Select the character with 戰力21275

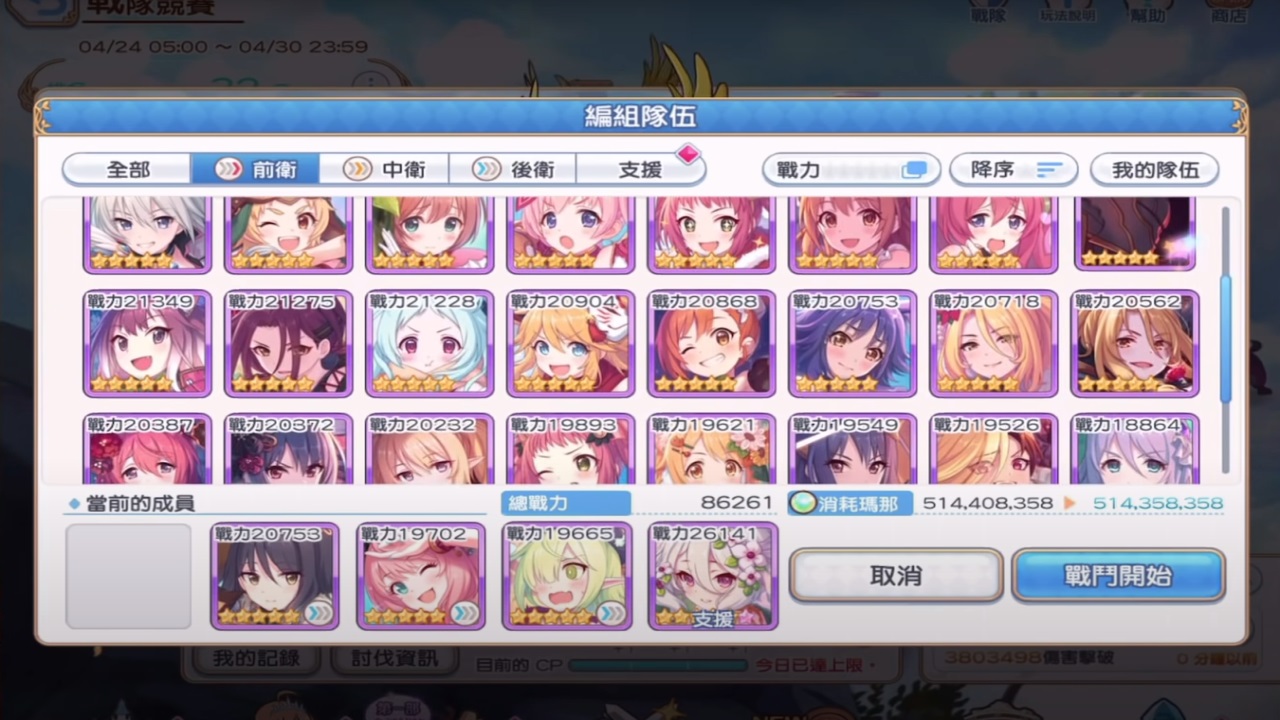coord(288,343)
